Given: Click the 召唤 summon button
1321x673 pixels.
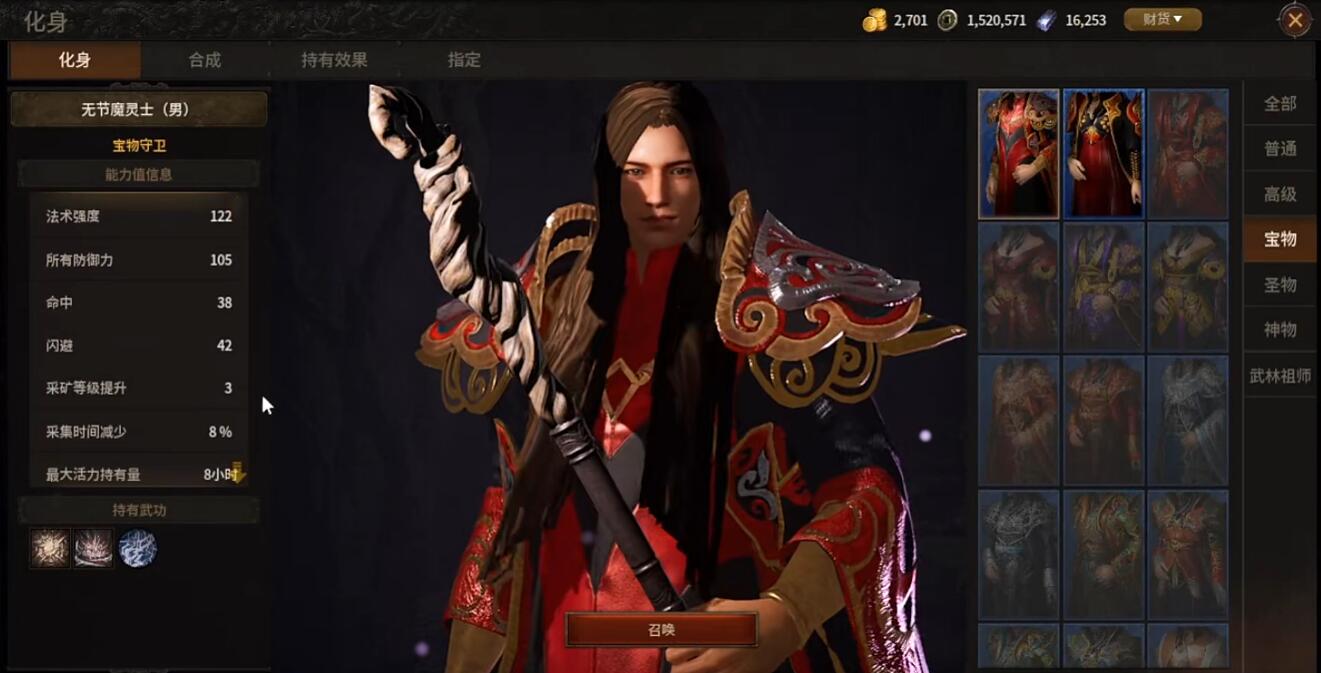Looking at the screenshot, I should pos(661,630).
